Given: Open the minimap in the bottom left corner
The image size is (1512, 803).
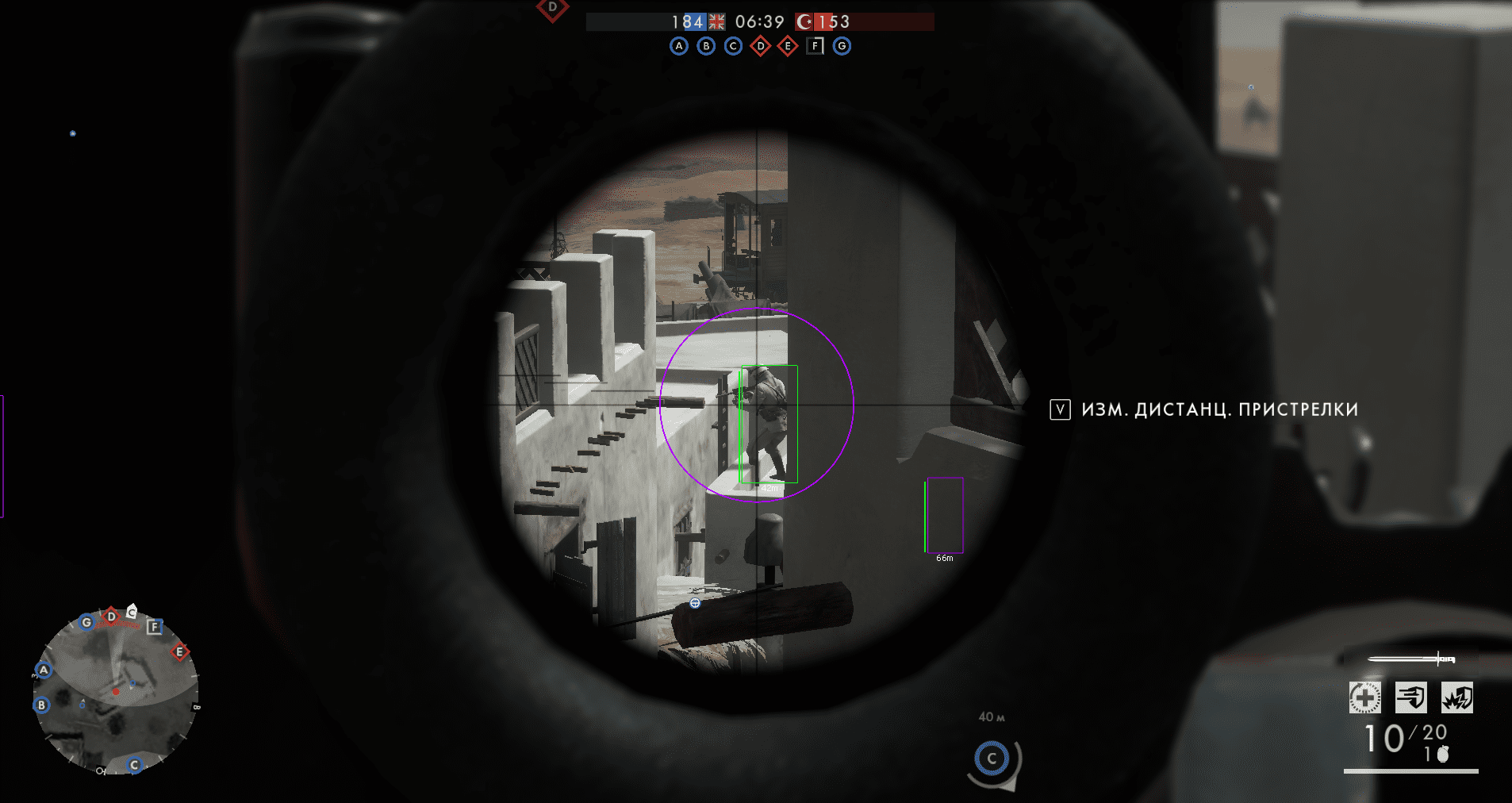Looking at the screenshot, I should tap(119, 694).
